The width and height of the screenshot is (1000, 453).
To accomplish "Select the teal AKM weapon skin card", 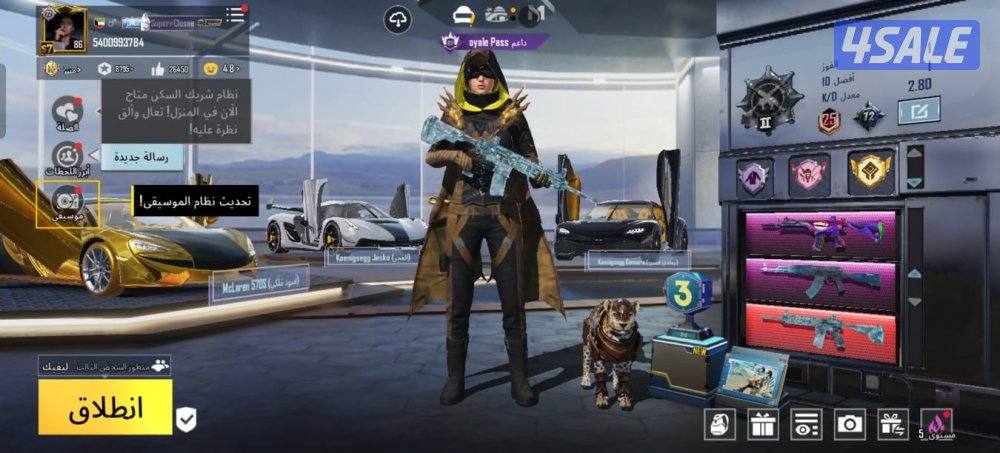I will coord(820,279).
